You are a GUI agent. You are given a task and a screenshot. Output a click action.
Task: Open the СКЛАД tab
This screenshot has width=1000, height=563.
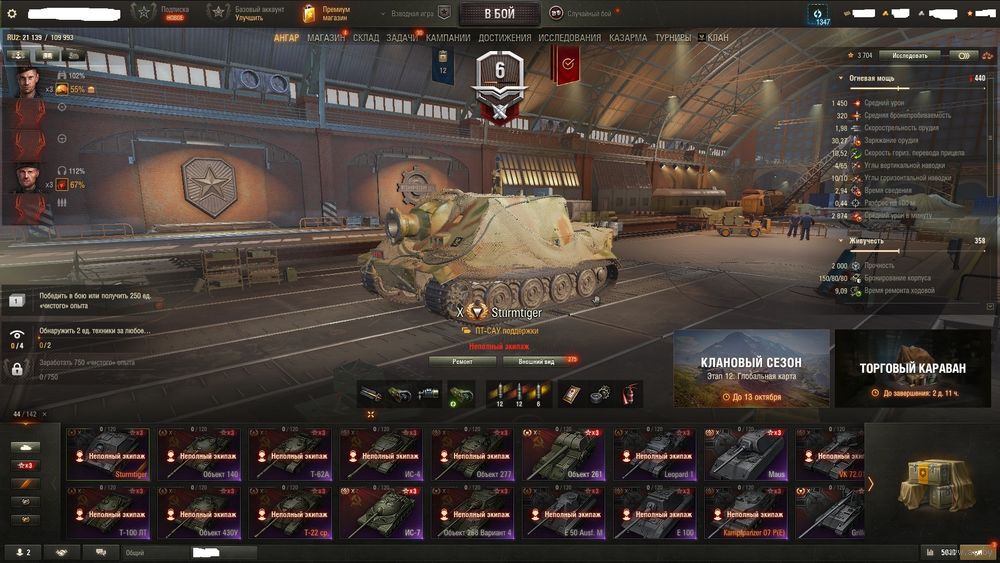[x=366, y=38]
